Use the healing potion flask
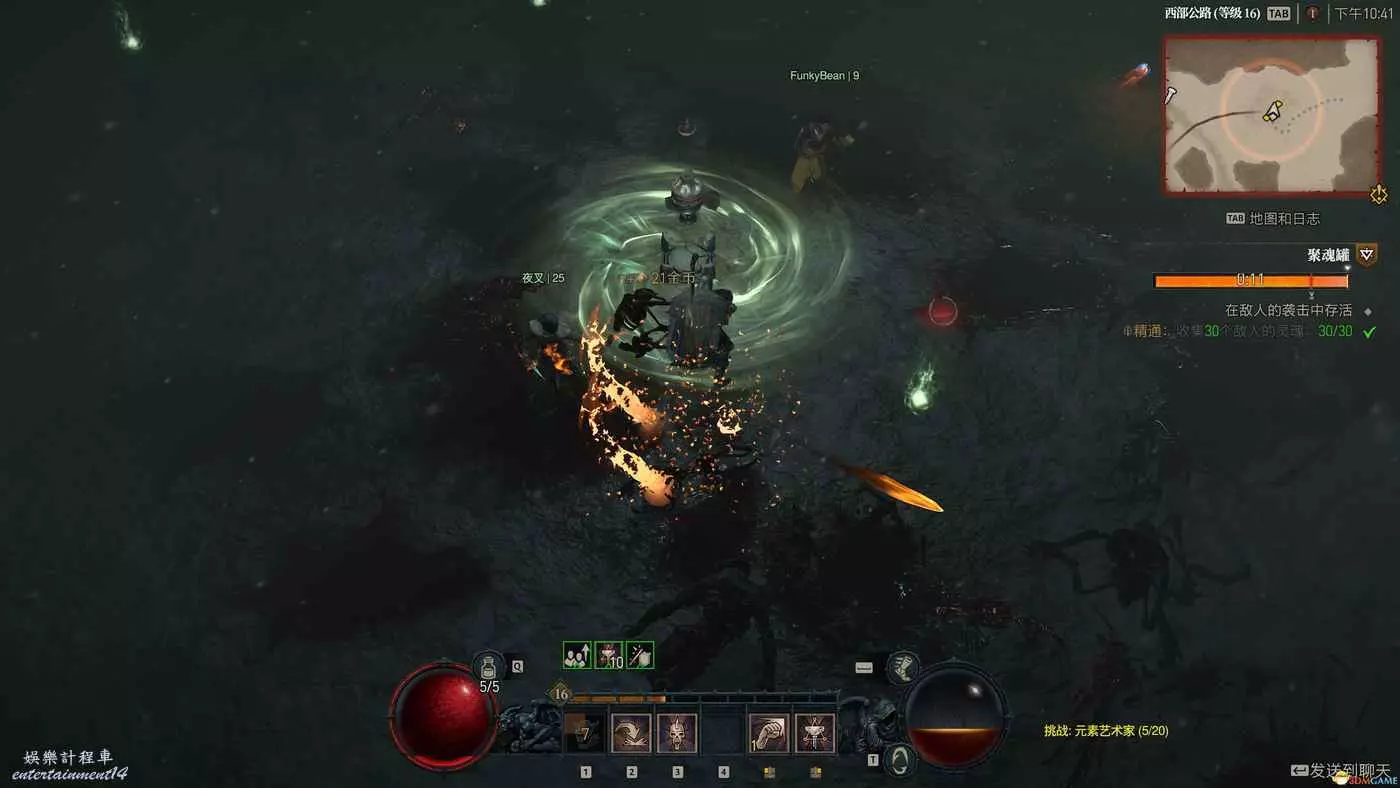This screenshot has width=1400, height=788. pyautogui.click(x=489, y=666)
